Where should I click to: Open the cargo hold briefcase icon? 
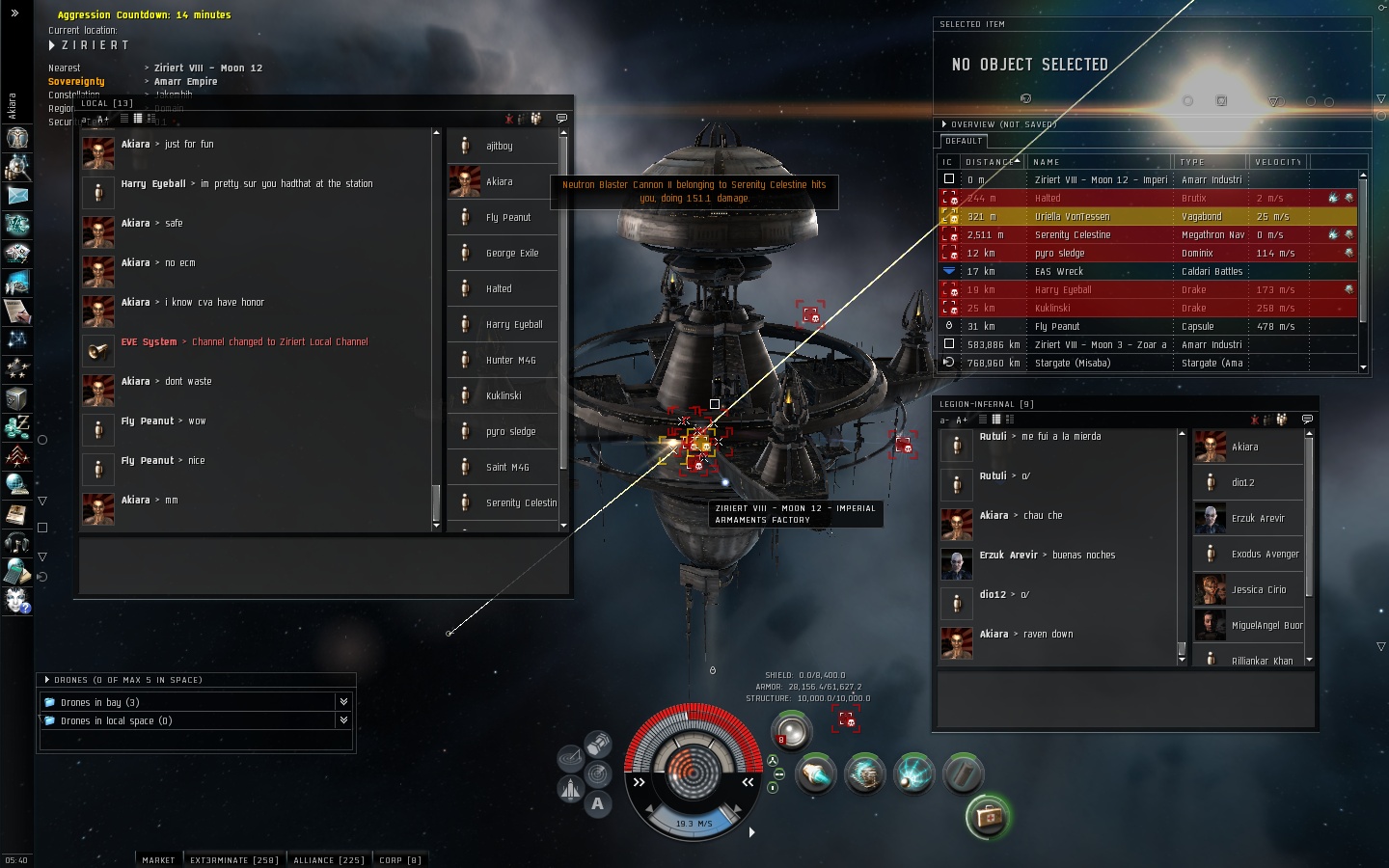(x=988, y=817)
